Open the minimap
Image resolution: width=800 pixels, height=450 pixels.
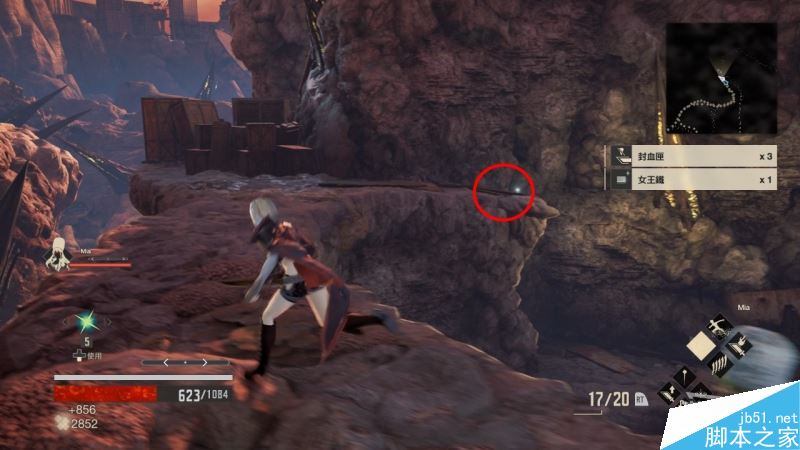click(721, 79)
